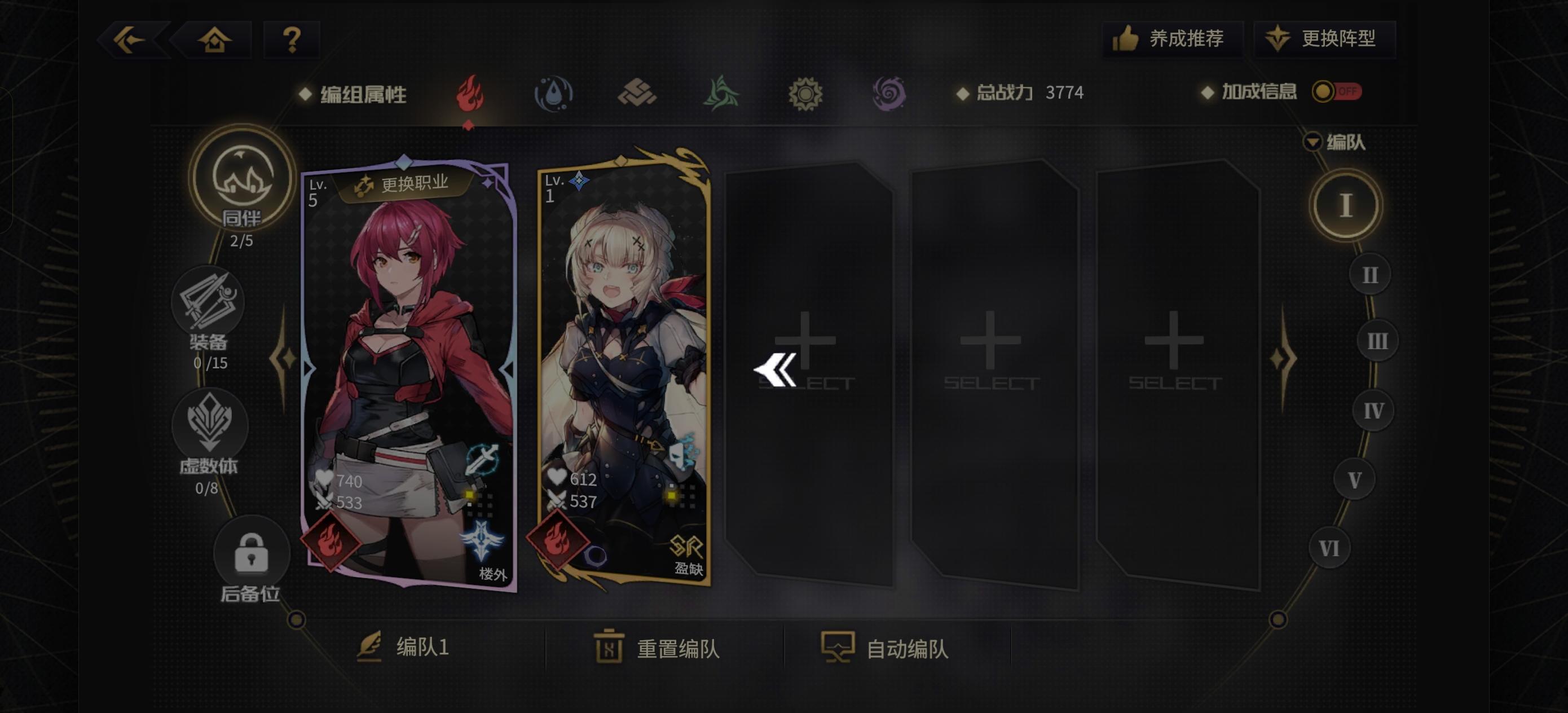Select the dark swirl element icon

pyautogui.click(x=891, y=93)
